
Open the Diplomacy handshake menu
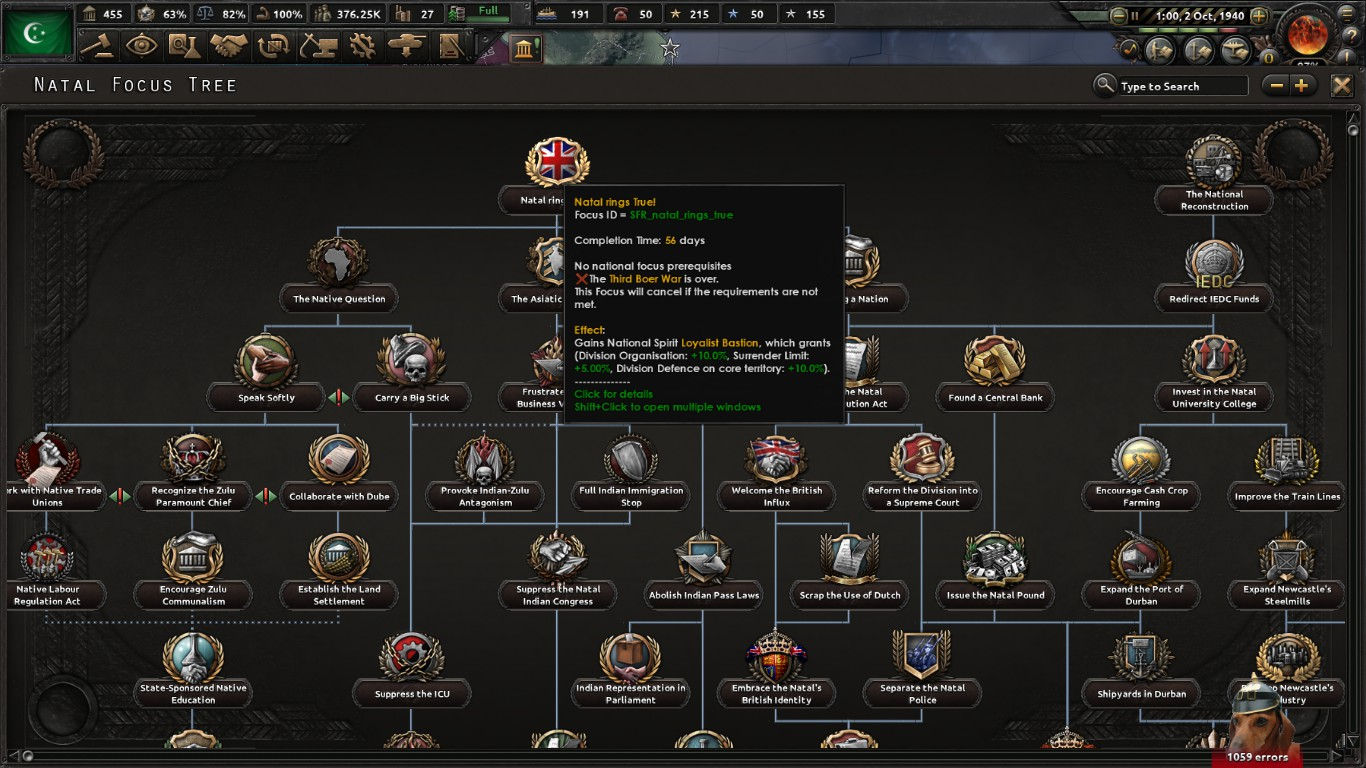pos(230,46)
